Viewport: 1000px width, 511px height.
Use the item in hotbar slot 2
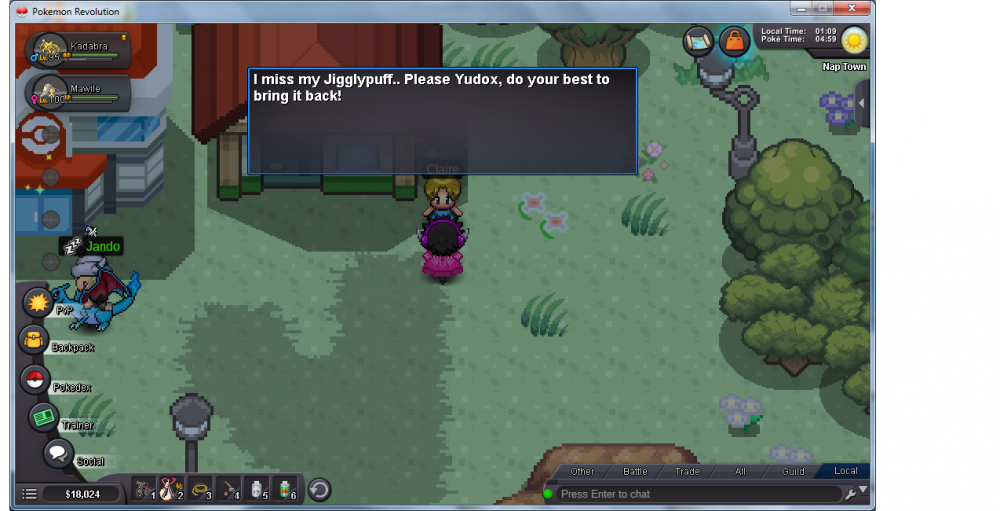[x=173, y=490]
